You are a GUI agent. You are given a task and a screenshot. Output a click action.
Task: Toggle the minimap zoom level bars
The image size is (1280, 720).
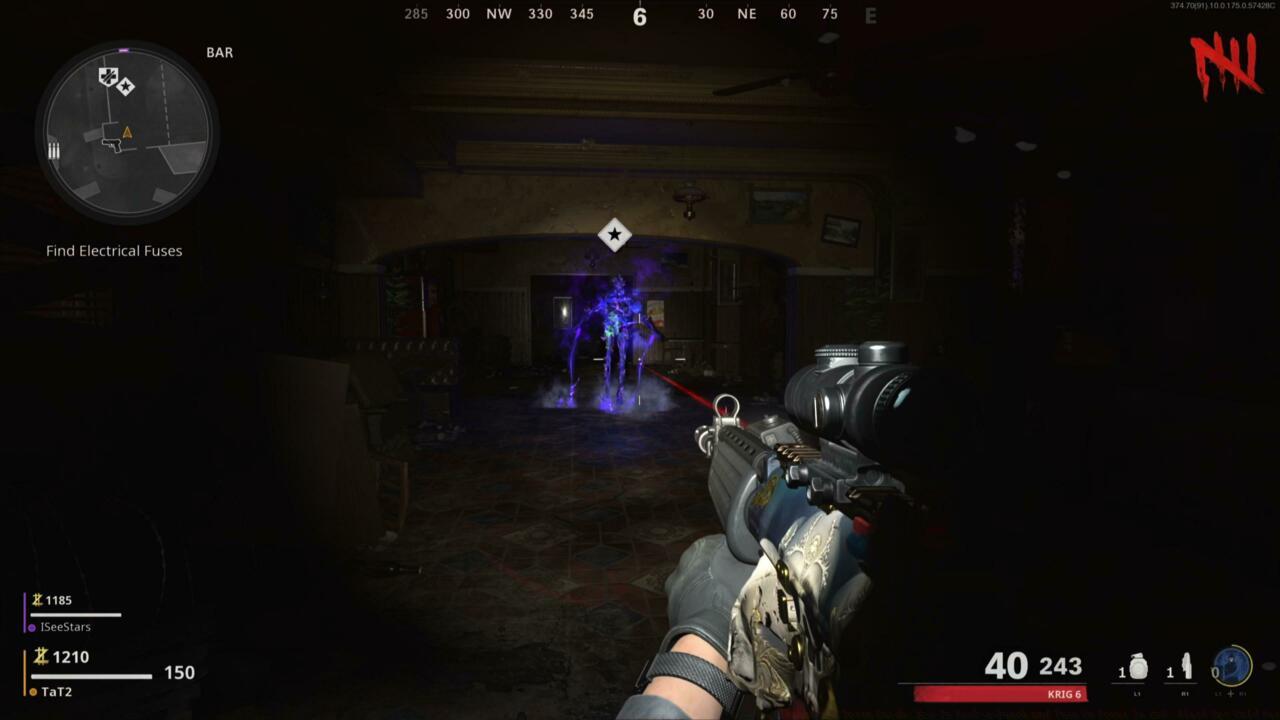pyautogui.click(x=53, y=150)
